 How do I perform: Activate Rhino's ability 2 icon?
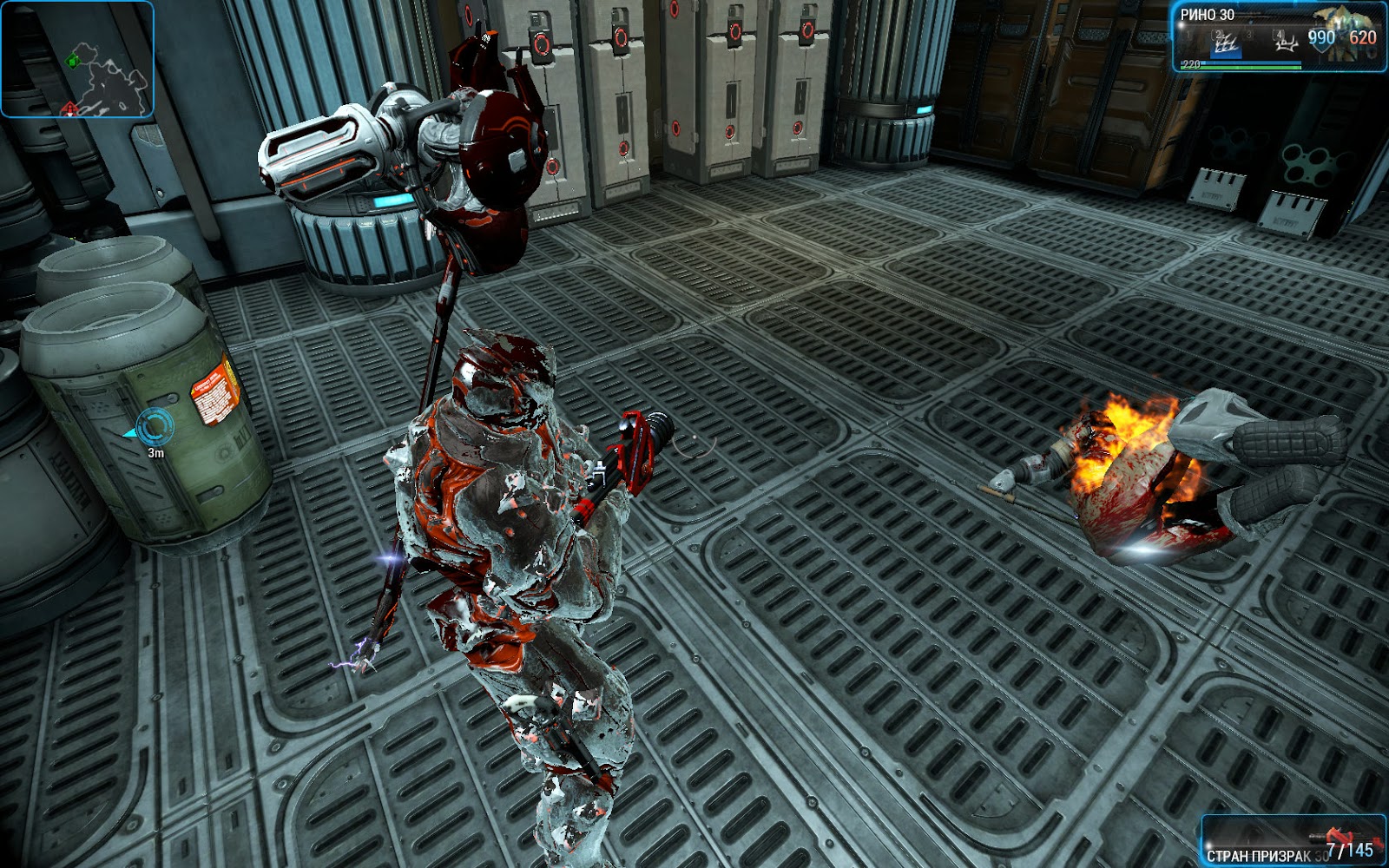pyautogui.click(x=1227, y=44)
